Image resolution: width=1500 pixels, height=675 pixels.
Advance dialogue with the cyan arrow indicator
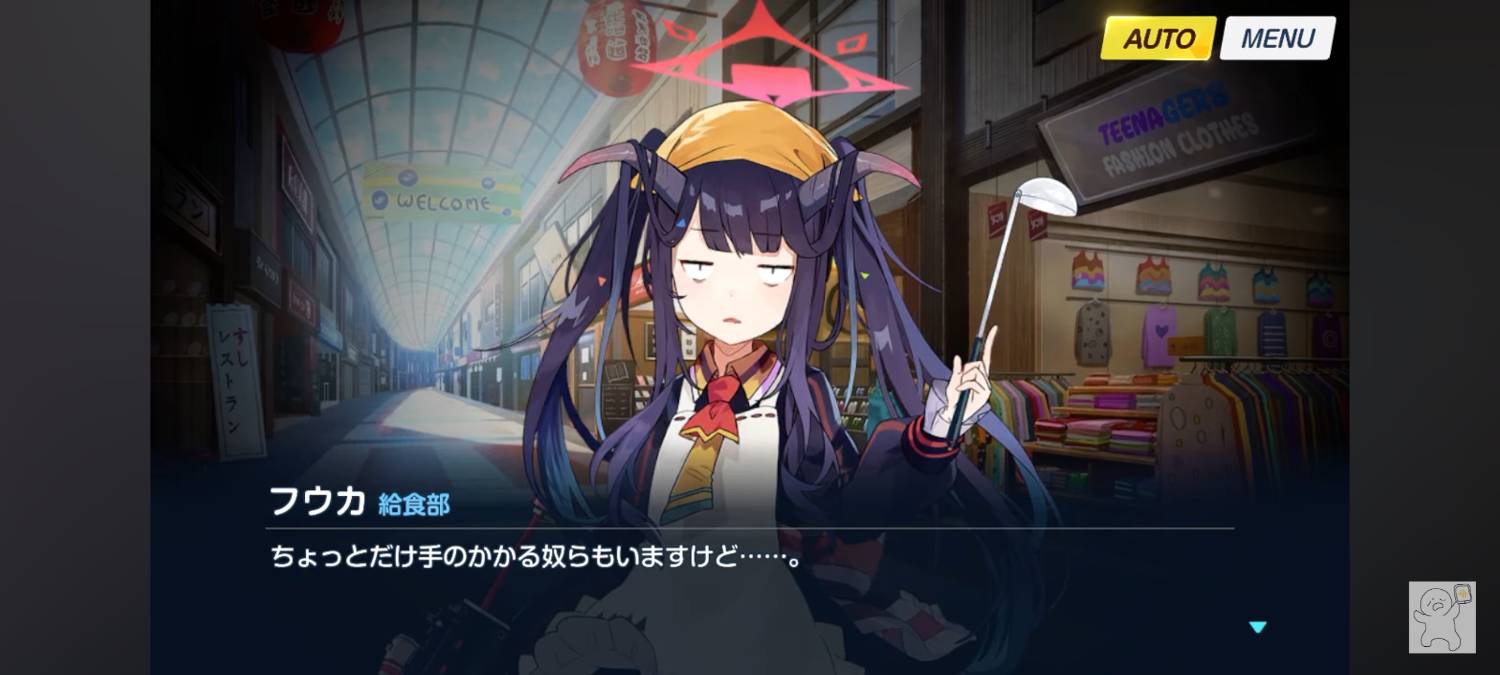click(x=1257, y=627)
